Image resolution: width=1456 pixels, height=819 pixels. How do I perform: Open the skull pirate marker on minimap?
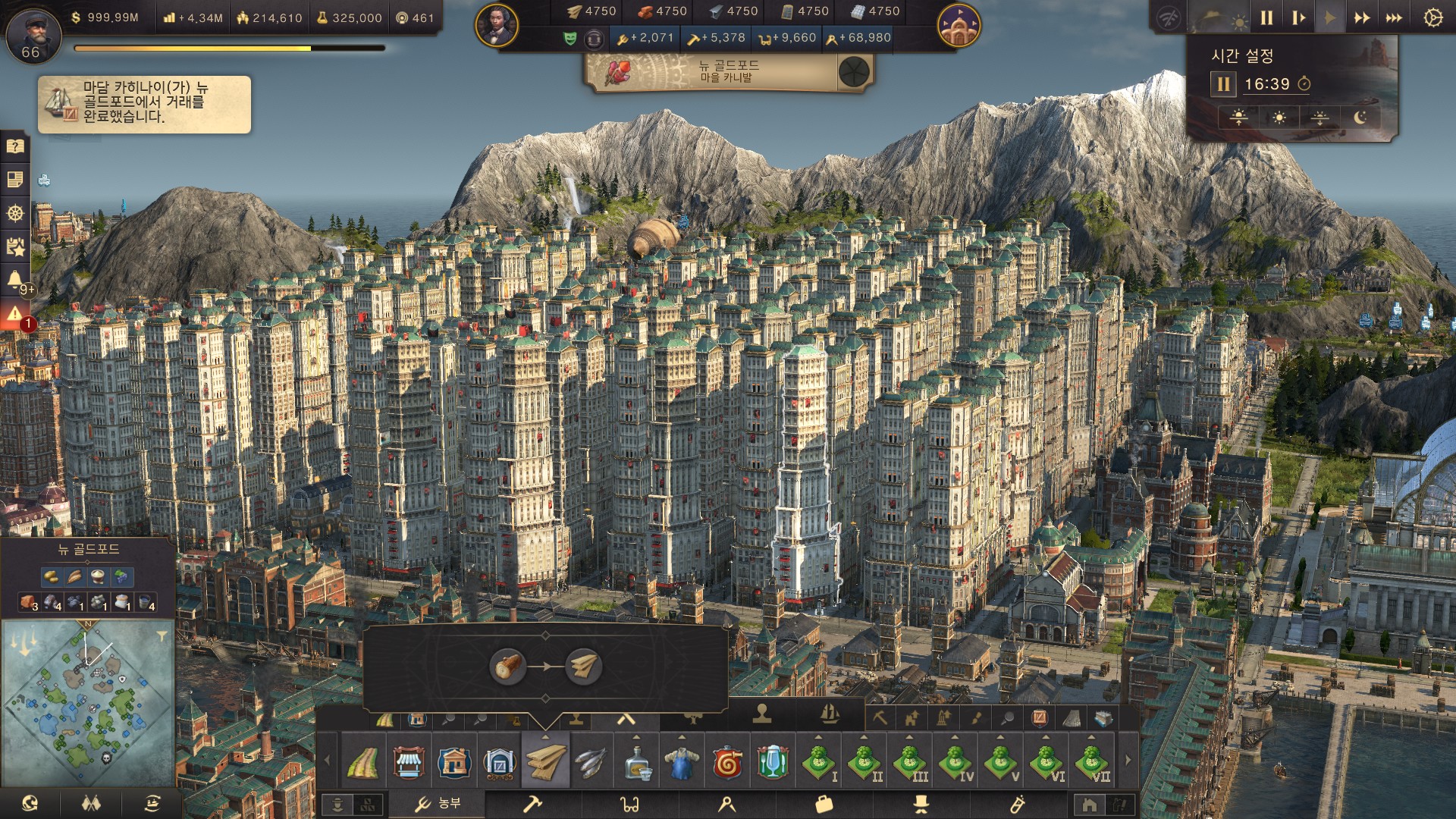click(105, 757)
